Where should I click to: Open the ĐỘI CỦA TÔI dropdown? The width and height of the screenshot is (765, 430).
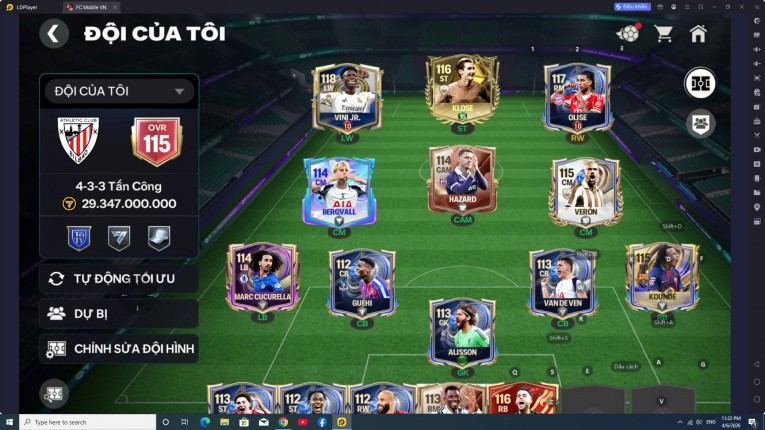119,91
